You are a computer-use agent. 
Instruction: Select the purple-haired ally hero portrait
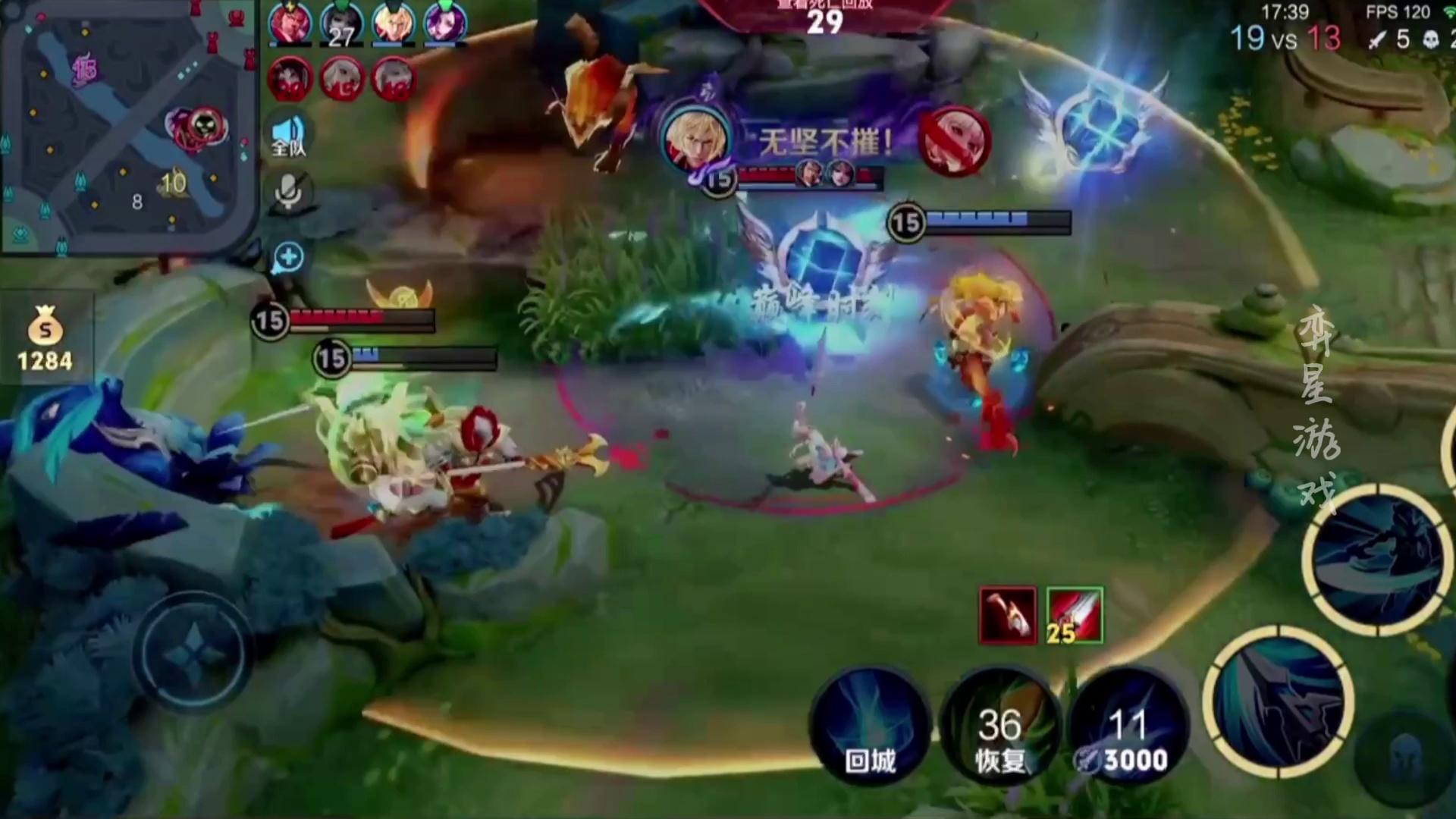pyautogui.click(x=444, y=23)
